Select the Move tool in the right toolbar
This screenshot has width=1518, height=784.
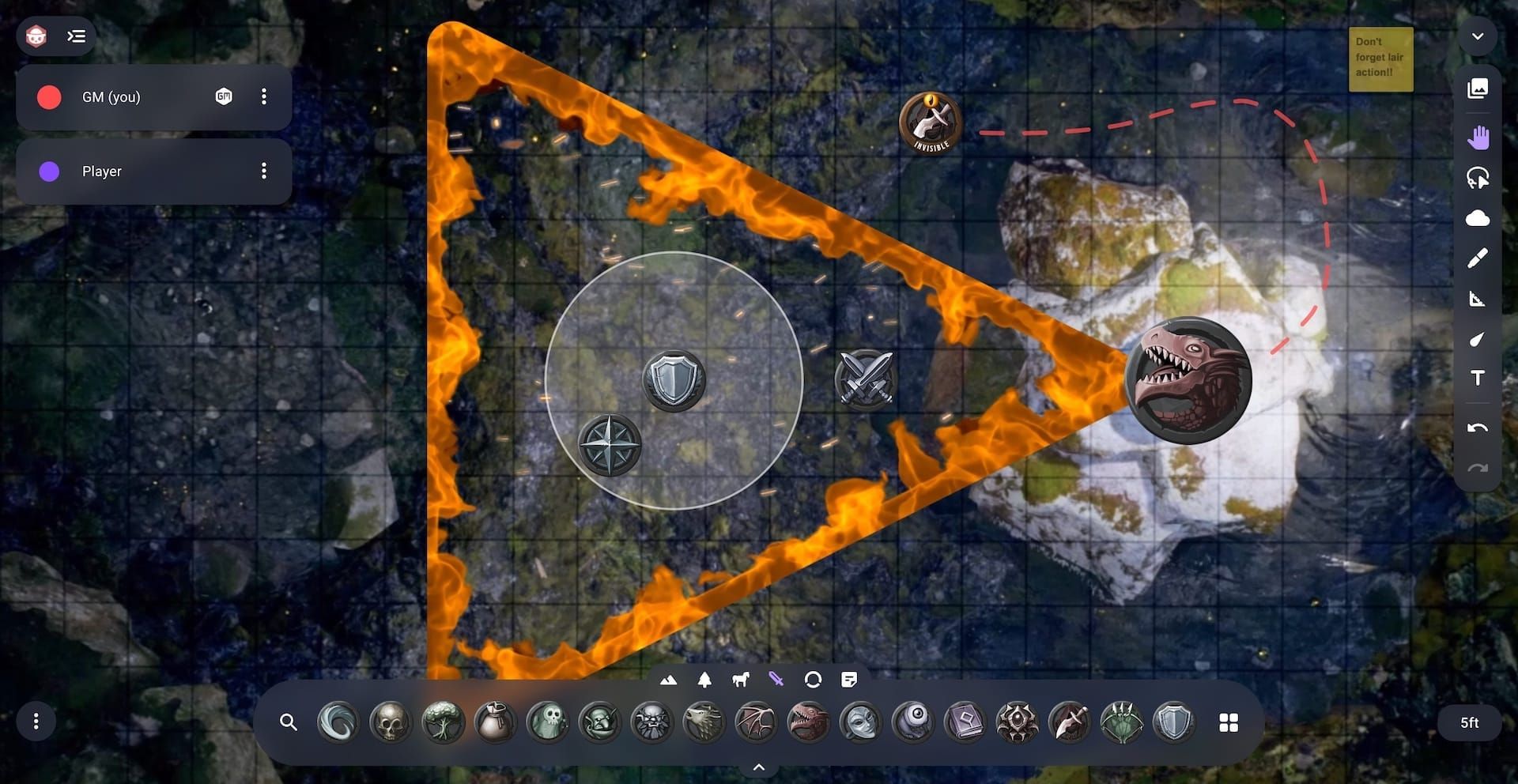(1478, 136)
